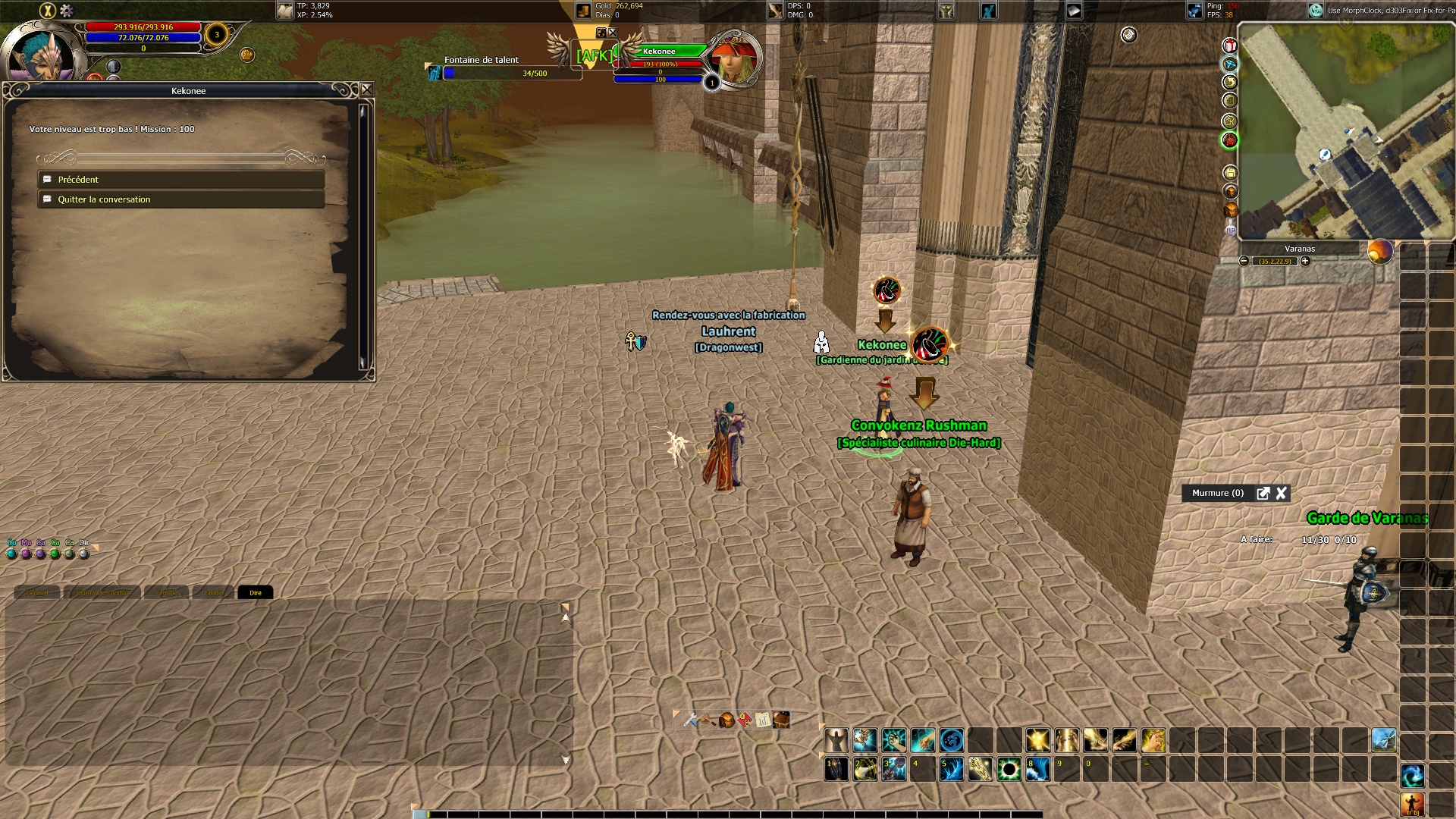Zoom in the Varanas minimap

pos(1305,261)
